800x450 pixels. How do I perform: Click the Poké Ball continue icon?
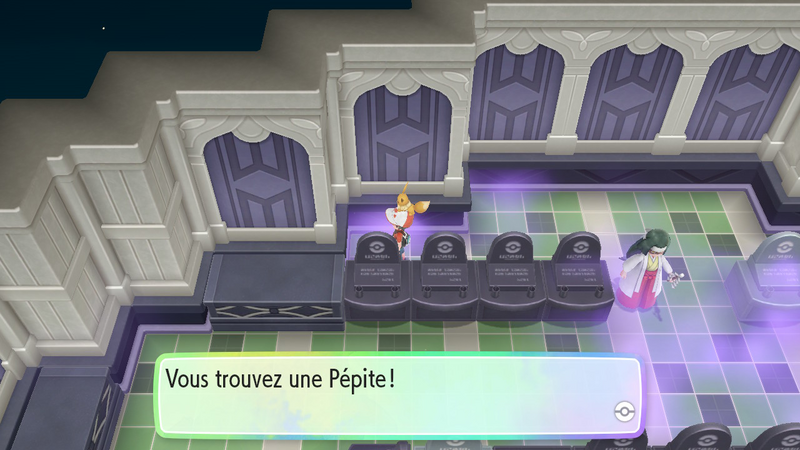click(x=622, y=413)
